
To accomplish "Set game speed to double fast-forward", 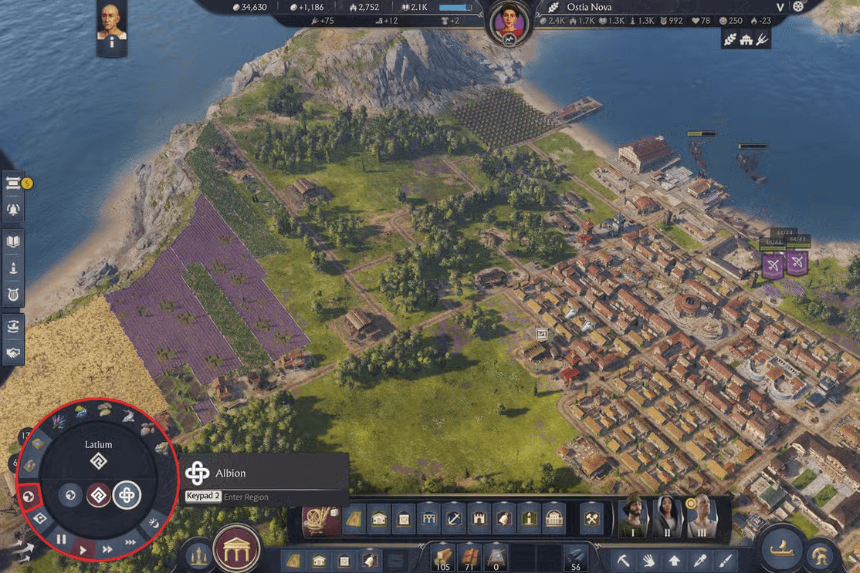I will [x=107, y=548].
